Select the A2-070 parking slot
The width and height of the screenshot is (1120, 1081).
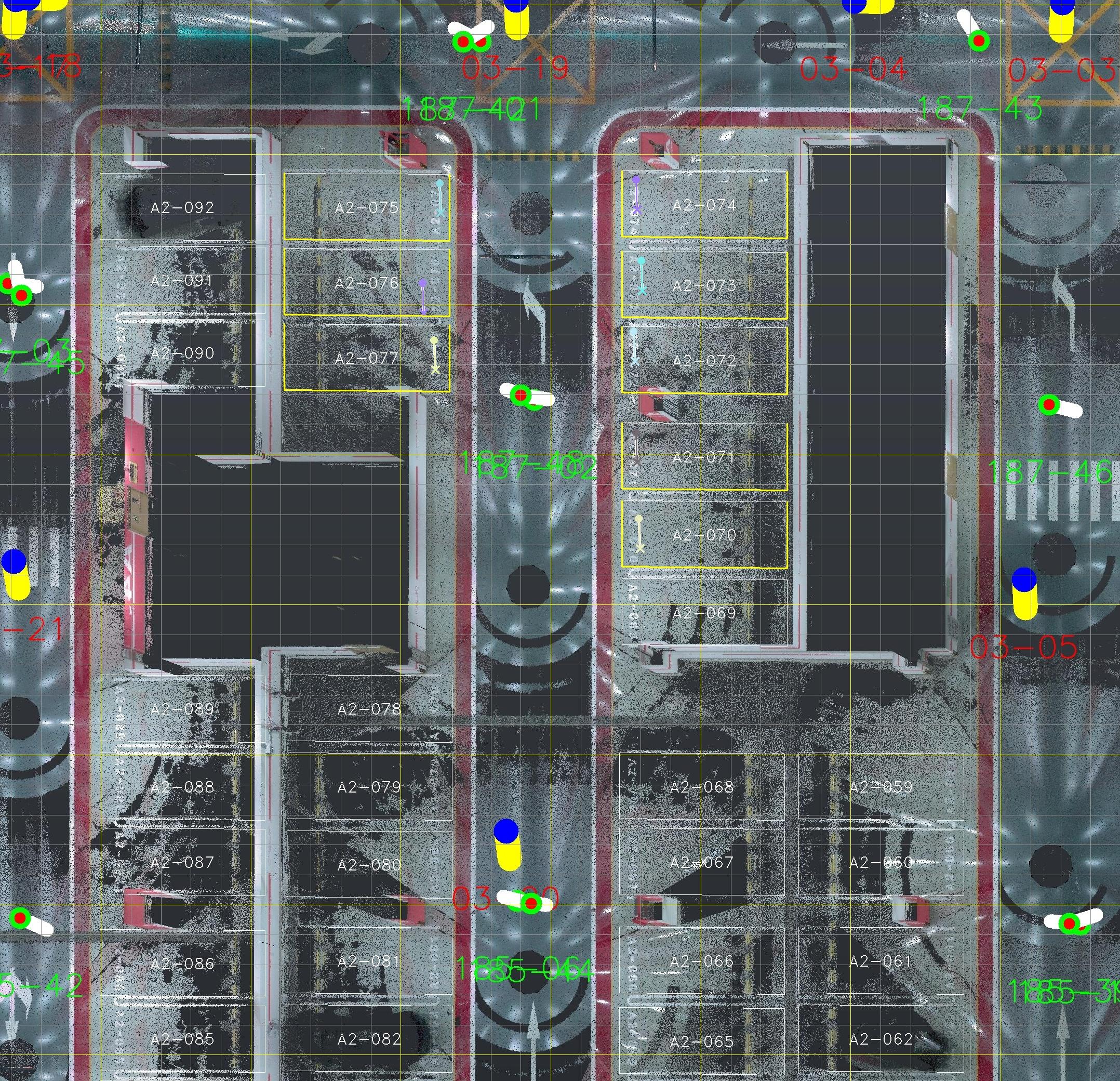pyautogui.click(x=704, y=535)
